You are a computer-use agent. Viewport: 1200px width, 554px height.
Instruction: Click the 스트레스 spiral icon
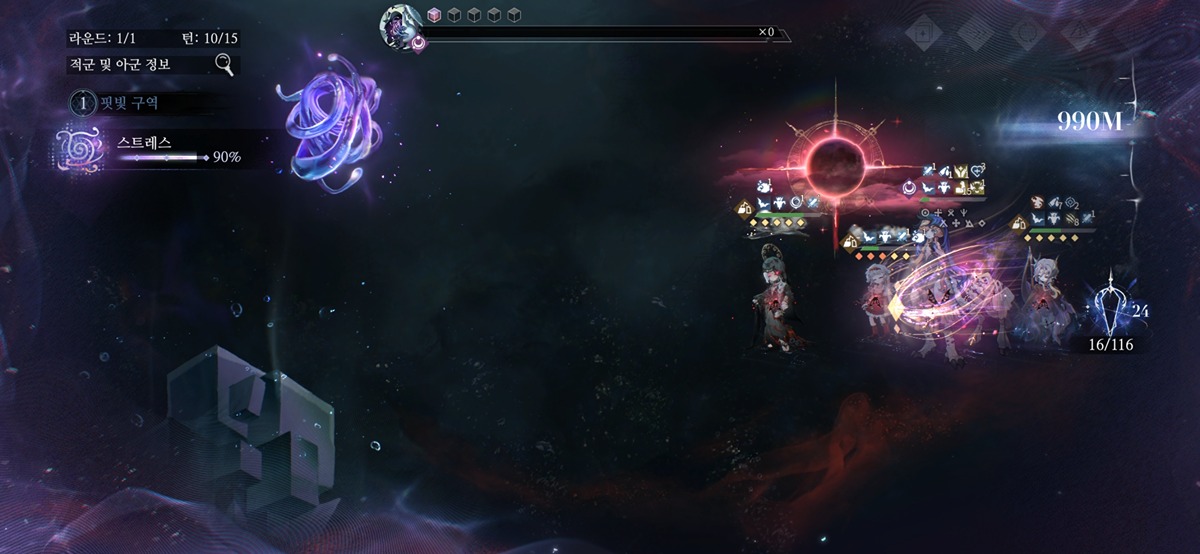(77, 149)
